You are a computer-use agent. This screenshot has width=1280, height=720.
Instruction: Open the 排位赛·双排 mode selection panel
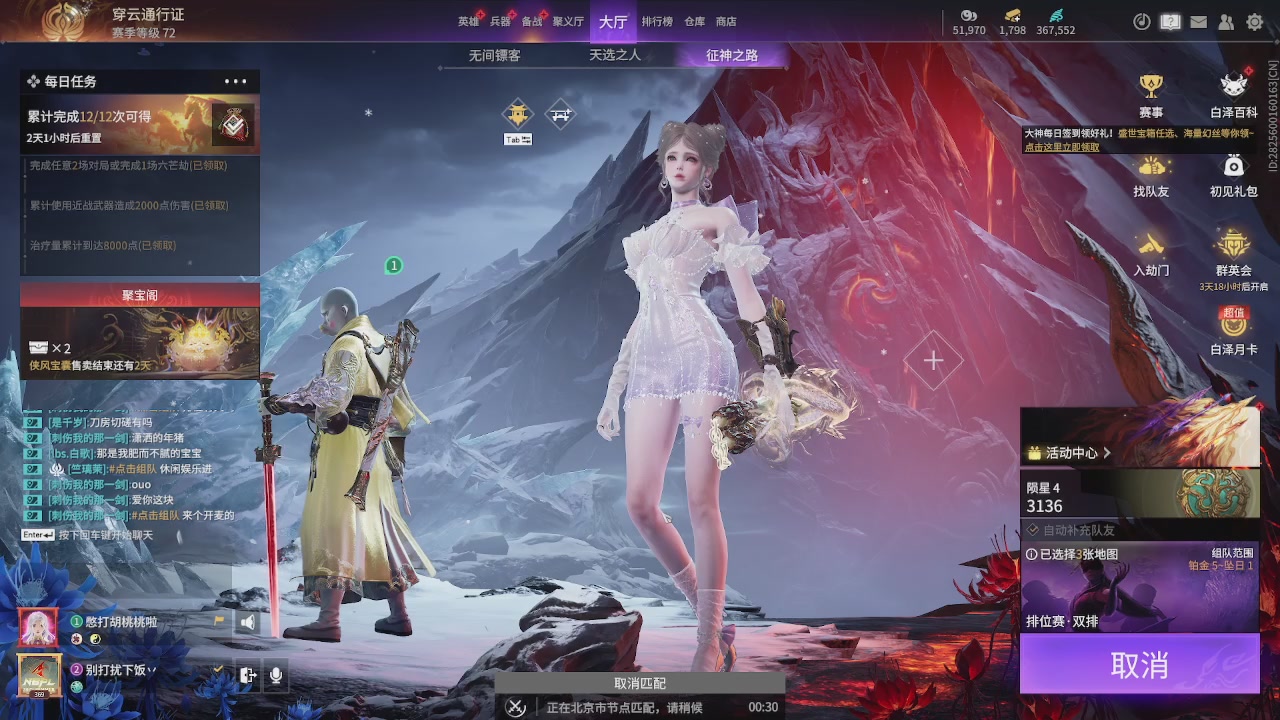coord(1139,590)
